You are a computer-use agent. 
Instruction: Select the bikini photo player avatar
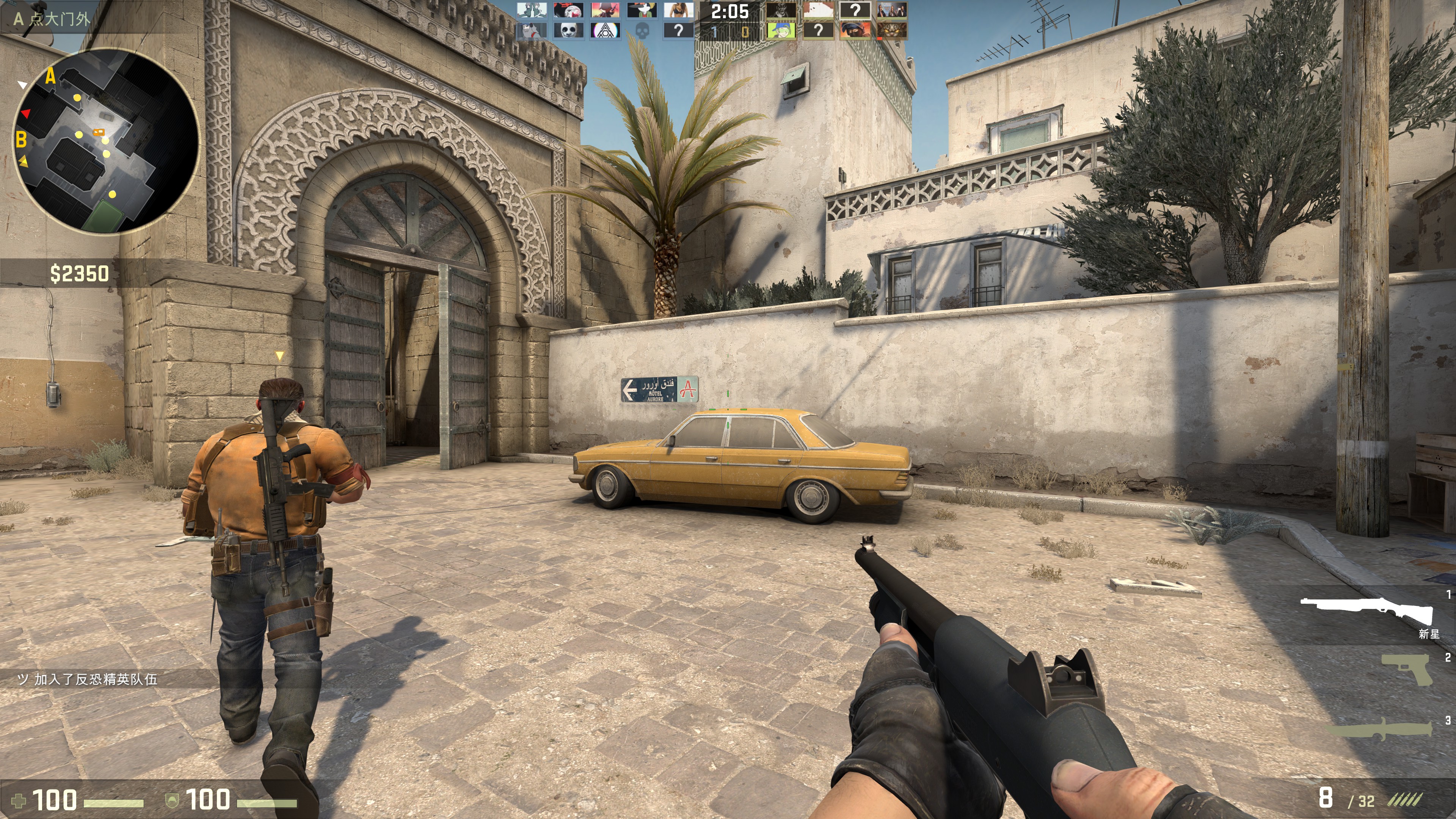pos(678,10)
